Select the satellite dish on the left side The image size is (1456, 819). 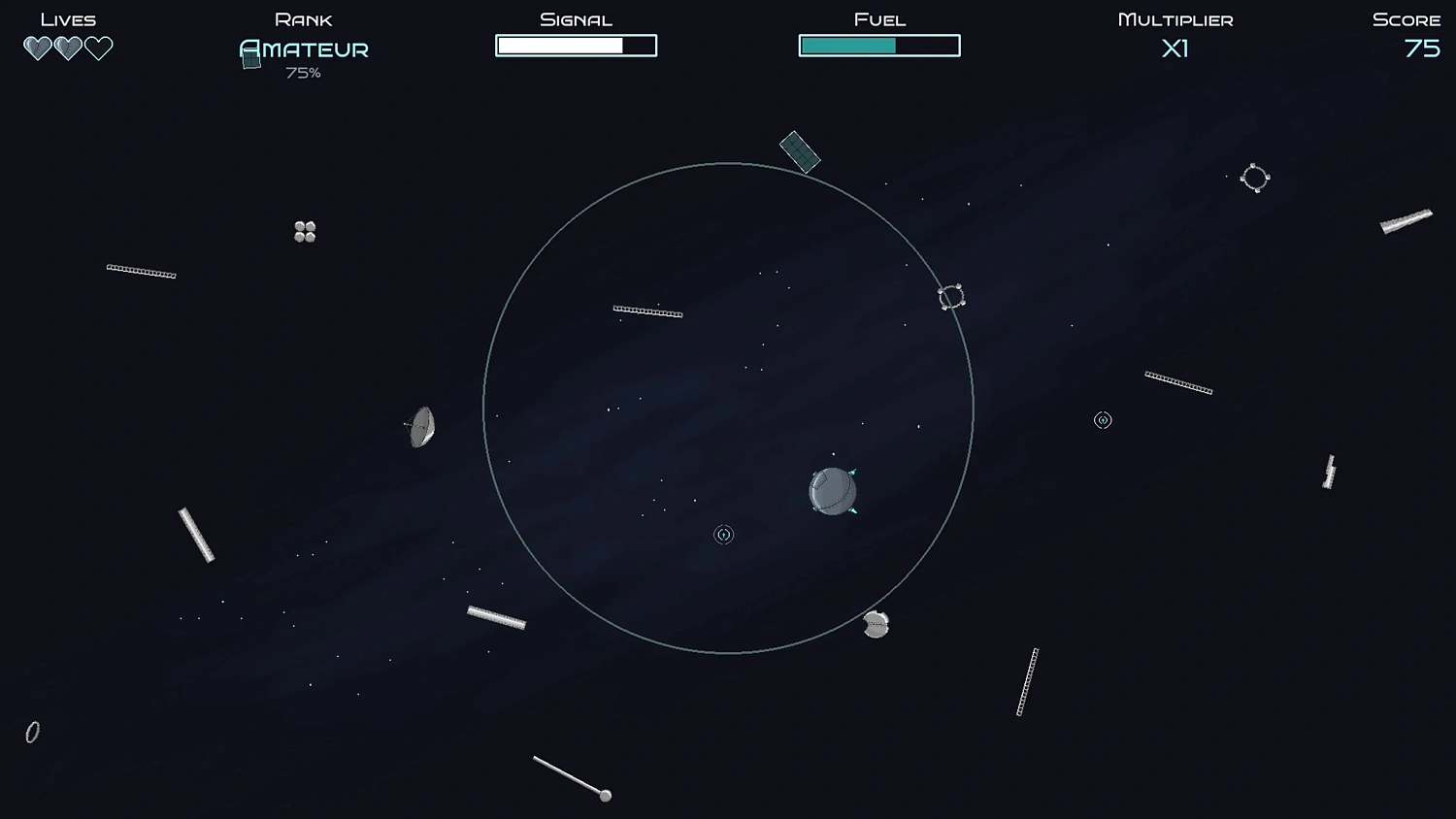pyautogui.click(x=419, y=427)
